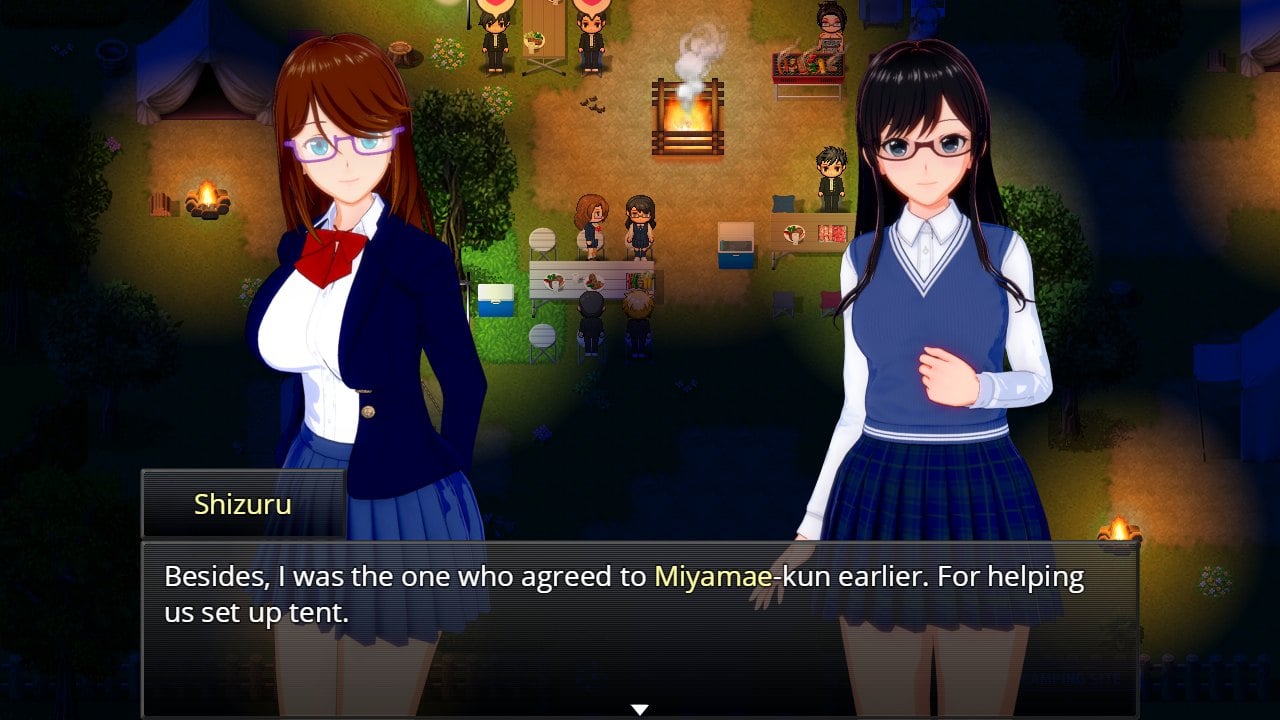The width and height of the screenshot is (1280, 720).
Task: Advance dialogue with the white continue arrow
Action: (x=640, y=709)
